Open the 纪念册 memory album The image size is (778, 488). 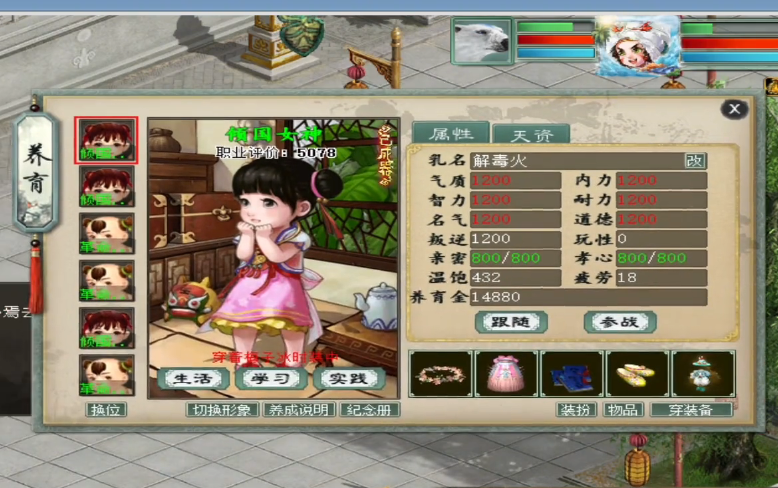(370, 409)
